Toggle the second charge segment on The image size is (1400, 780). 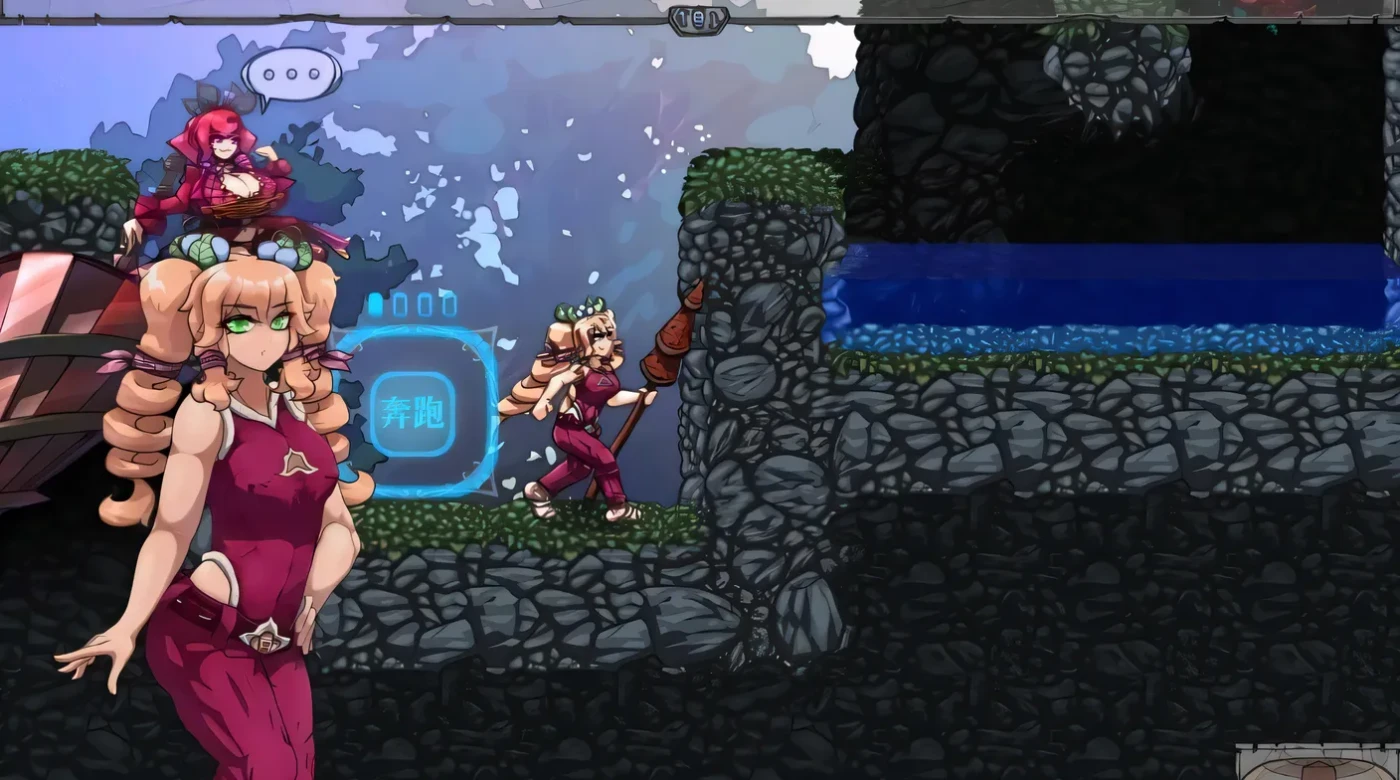pyautogui.click(x=399, y=305)
